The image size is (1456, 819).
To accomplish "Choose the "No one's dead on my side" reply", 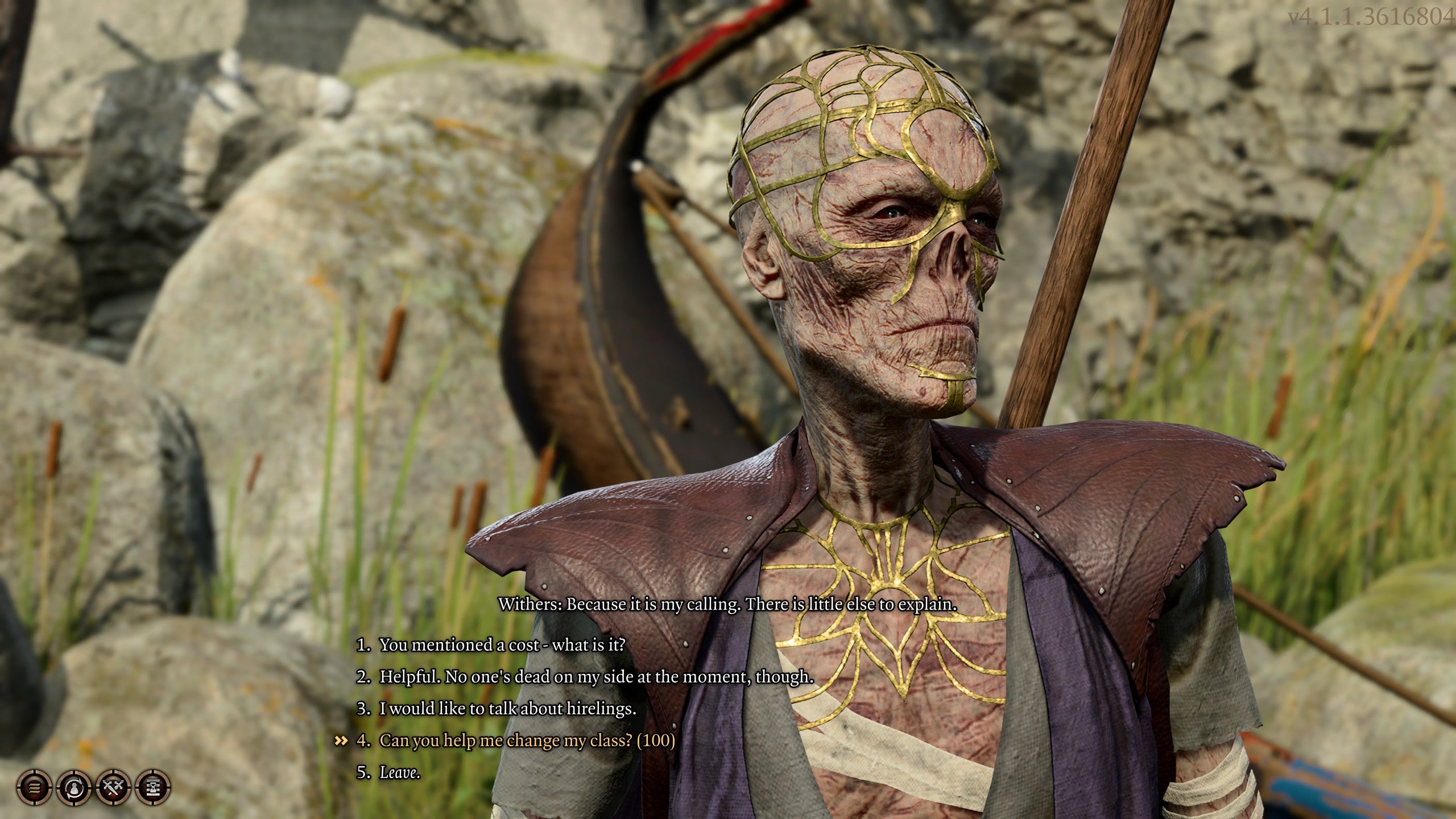I will coord(597,677).
